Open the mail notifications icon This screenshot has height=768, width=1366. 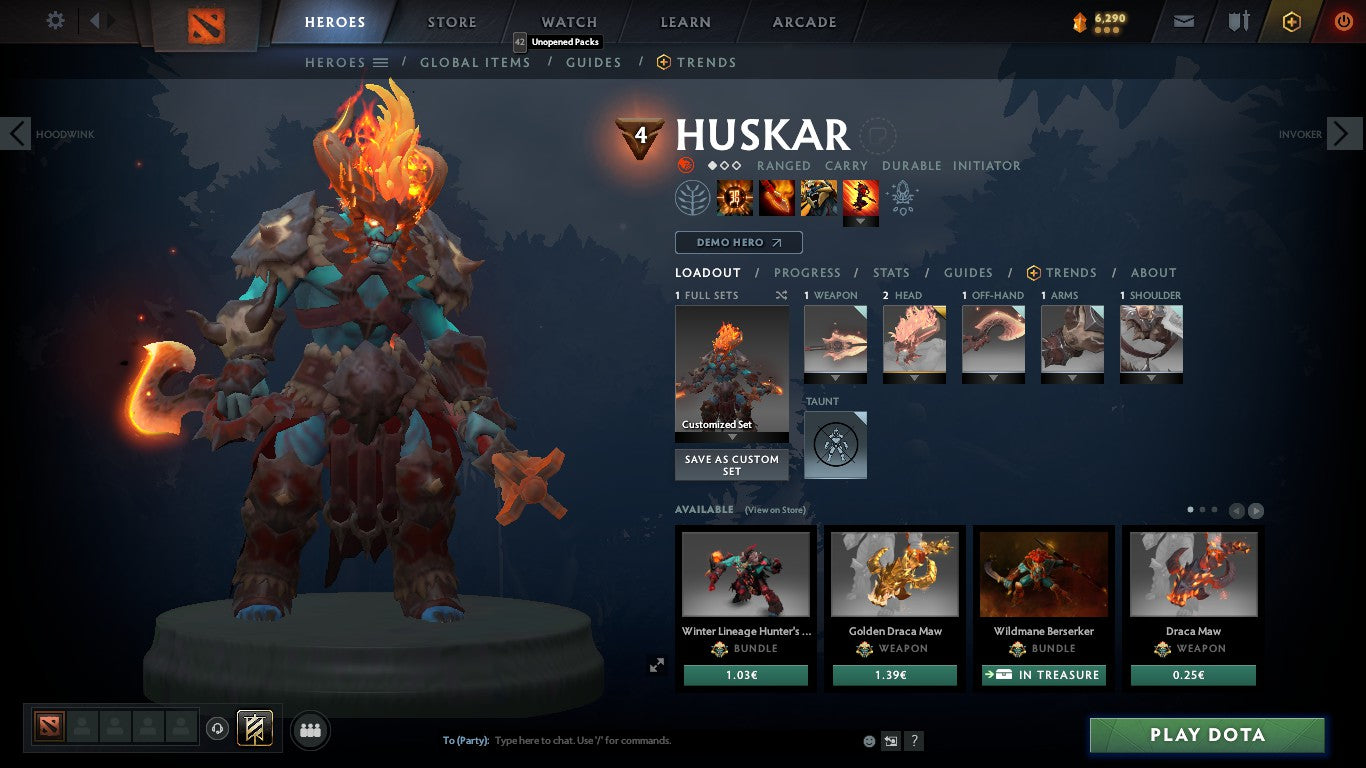point(1183,20)
